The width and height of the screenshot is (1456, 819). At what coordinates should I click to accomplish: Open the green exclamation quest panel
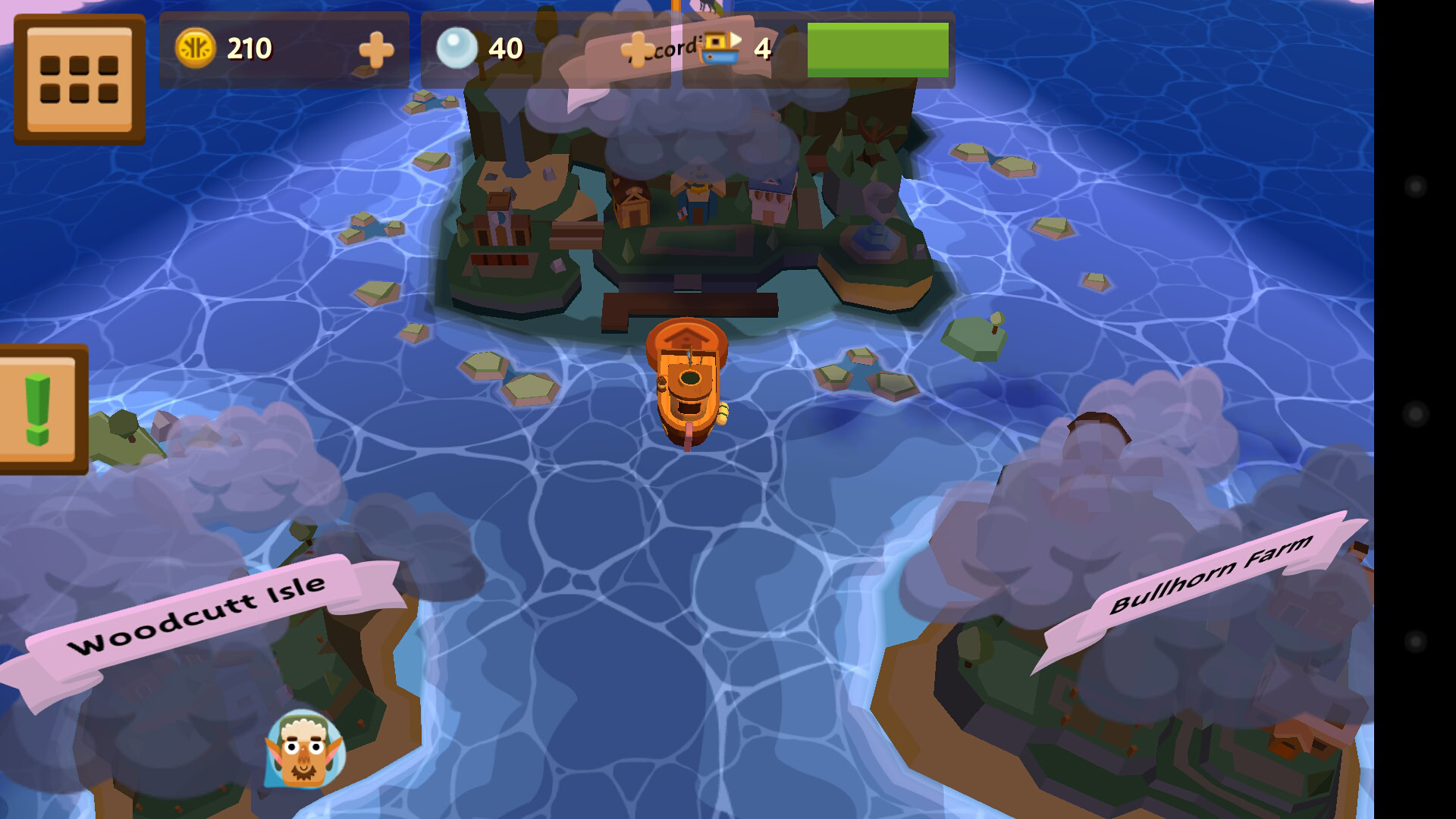tap(39, 409)
